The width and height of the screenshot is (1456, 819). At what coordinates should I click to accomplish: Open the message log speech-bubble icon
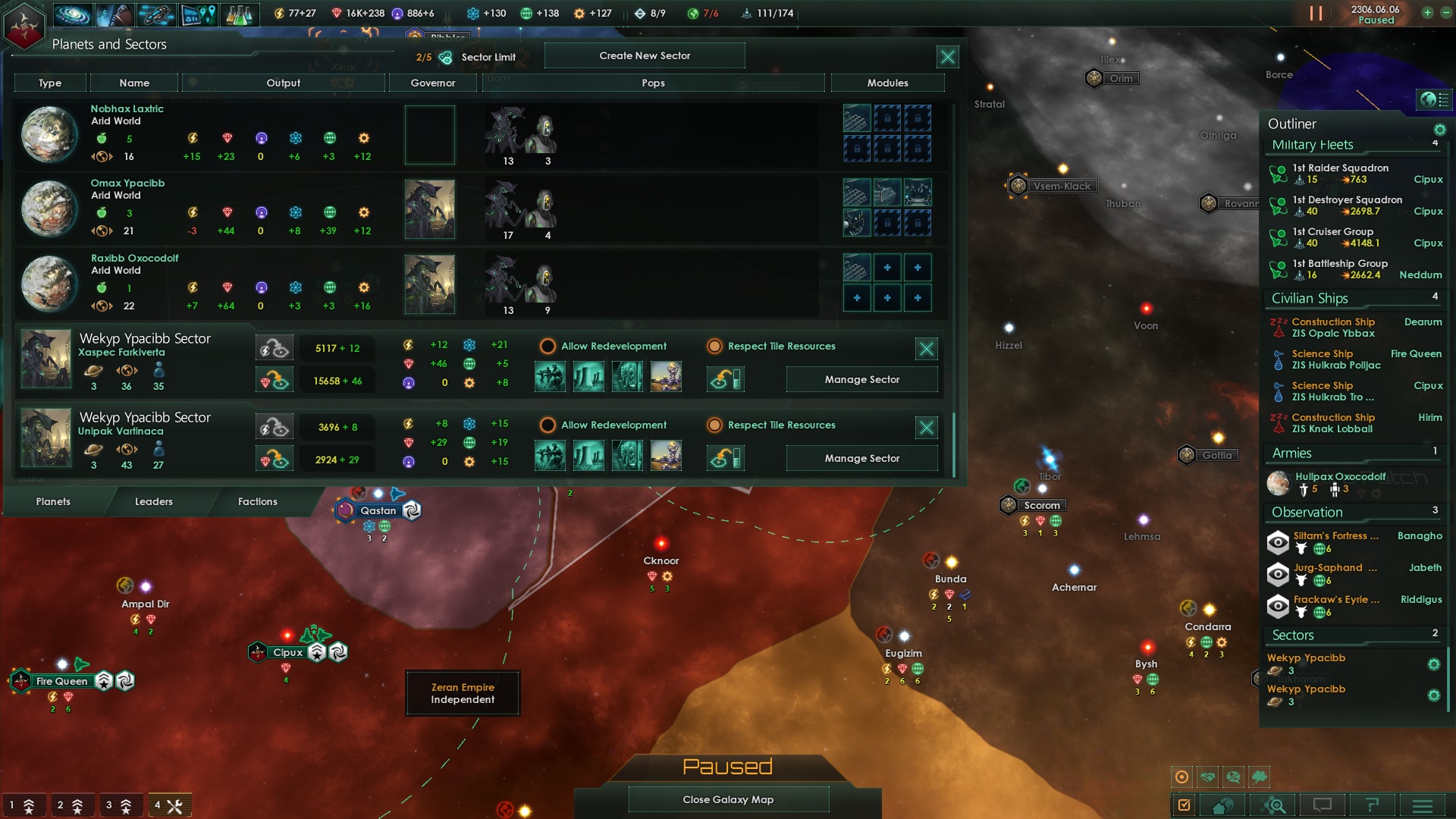[x=1321, y=805]
